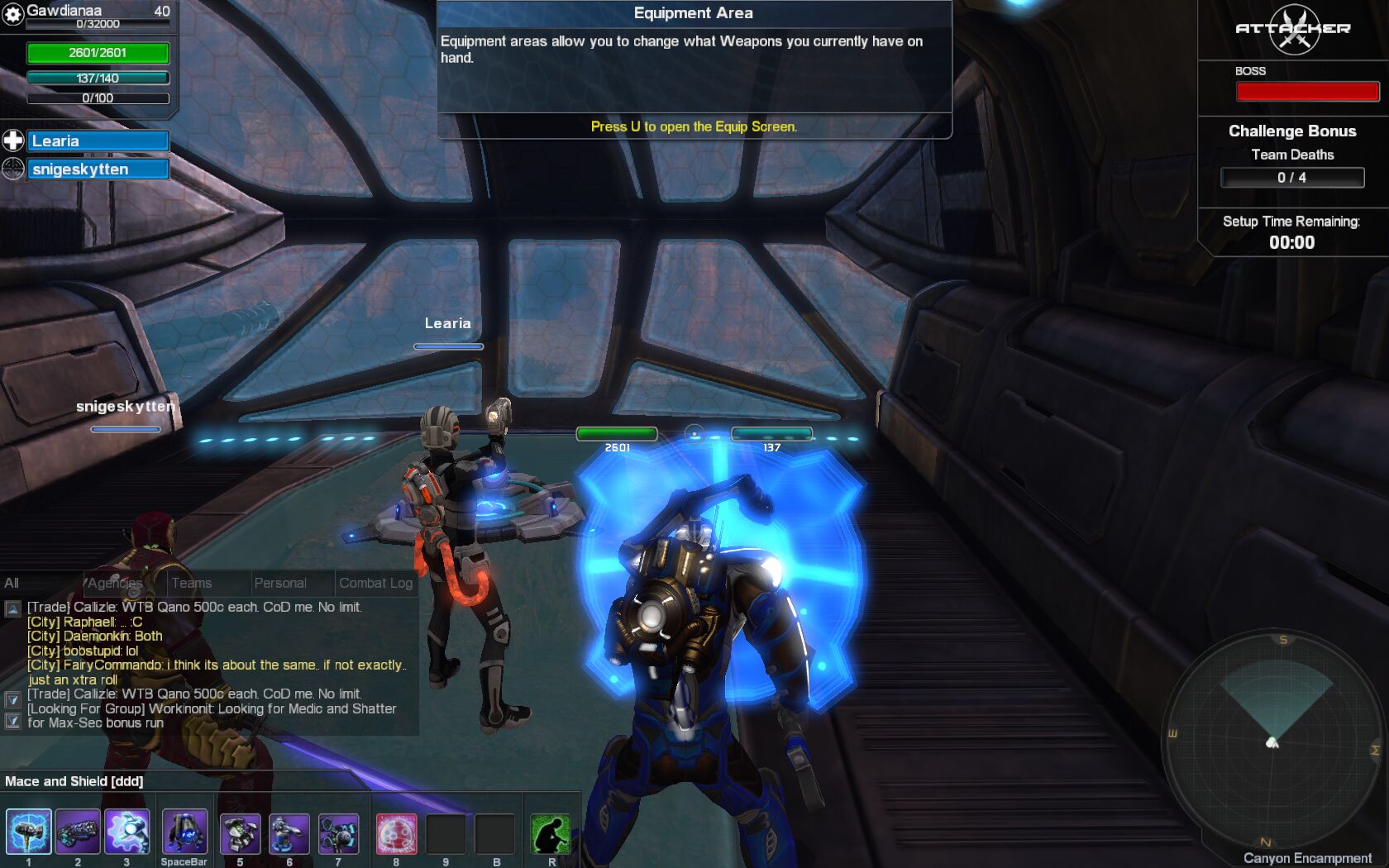Open the Combat Log tab

pyautogui.click(x=375, y=583)
